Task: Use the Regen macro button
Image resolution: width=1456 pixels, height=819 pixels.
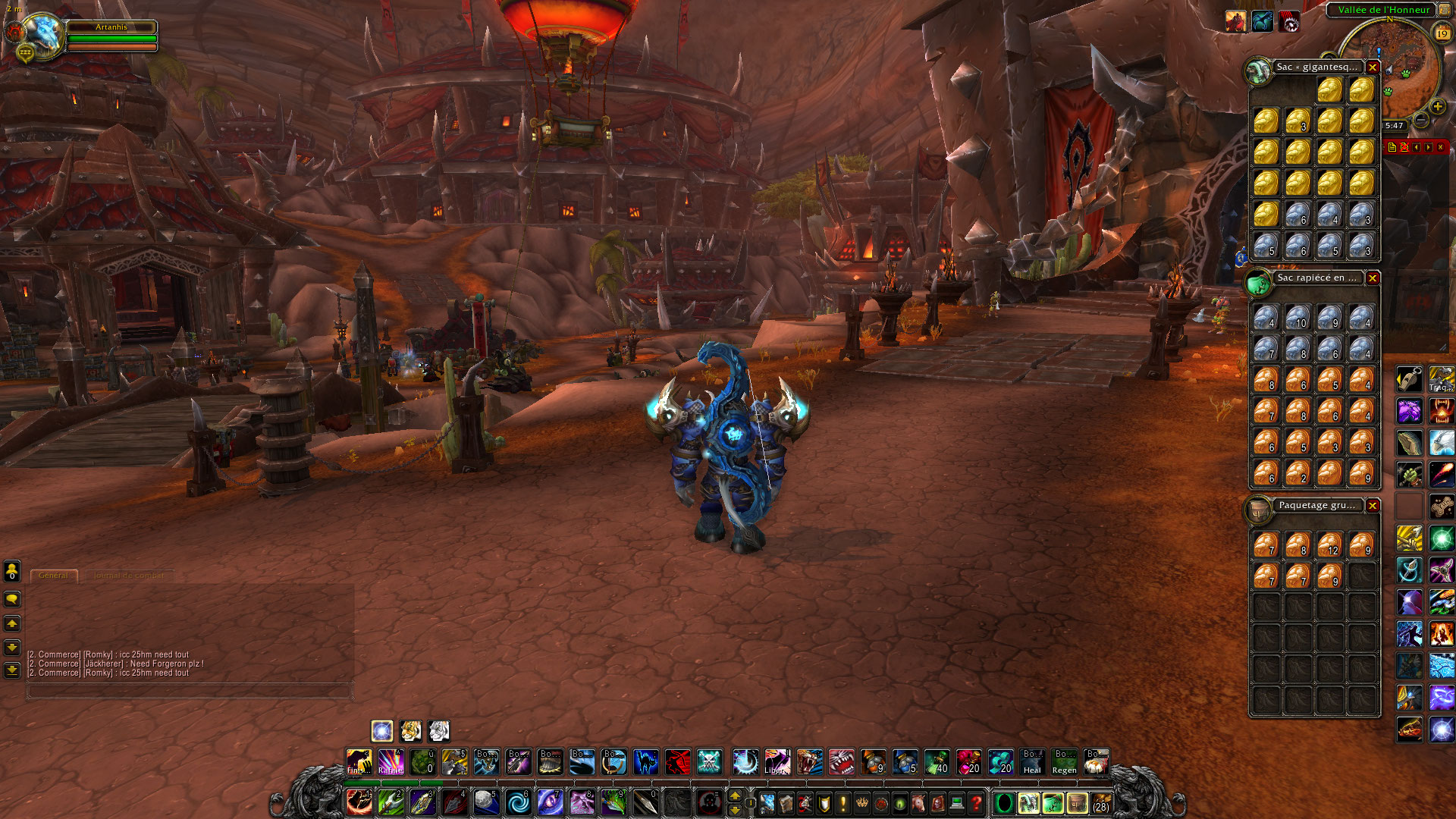Action: point(1064,761)
